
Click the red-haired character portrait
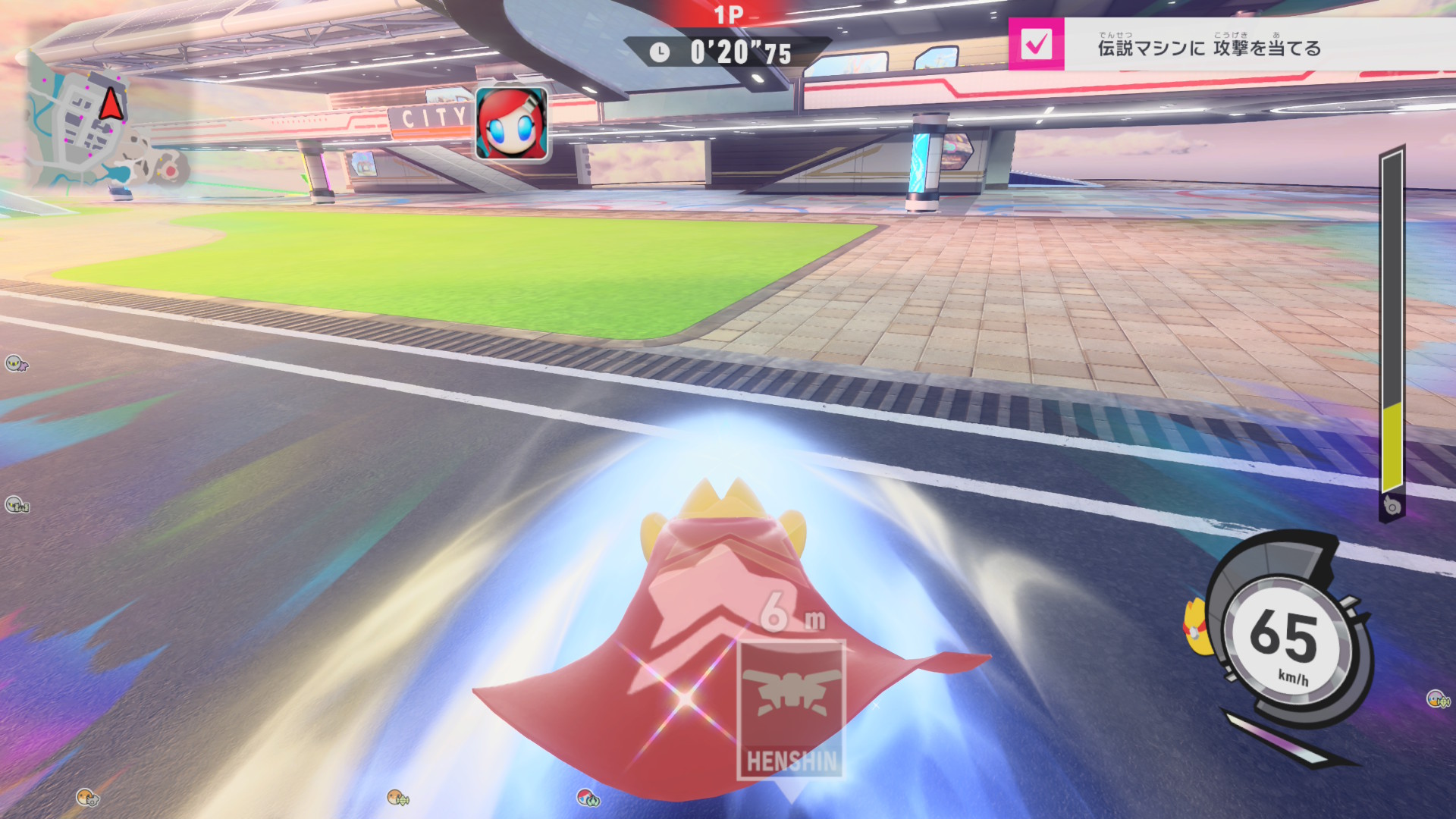[511, 124]
